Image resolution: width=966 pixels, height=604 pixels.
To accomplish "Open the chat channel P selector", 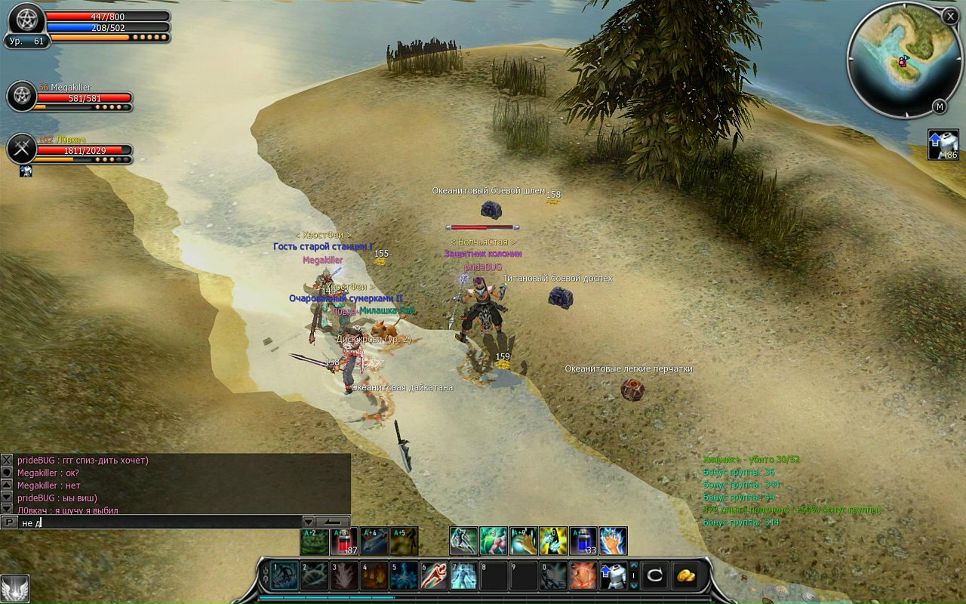I will pos(8,522).
